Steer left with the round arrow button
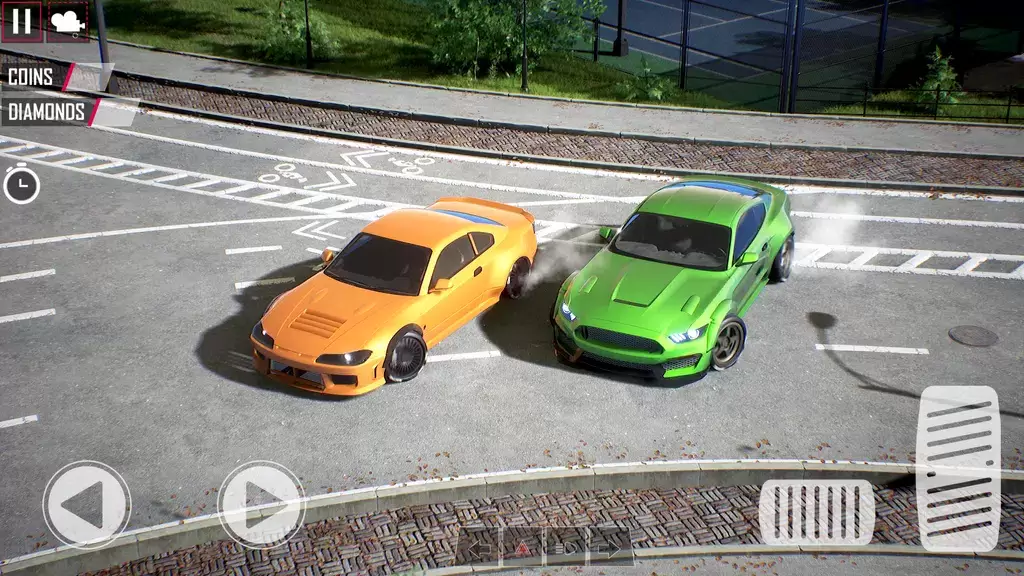Screen dimensions: 1024x576 87,504
